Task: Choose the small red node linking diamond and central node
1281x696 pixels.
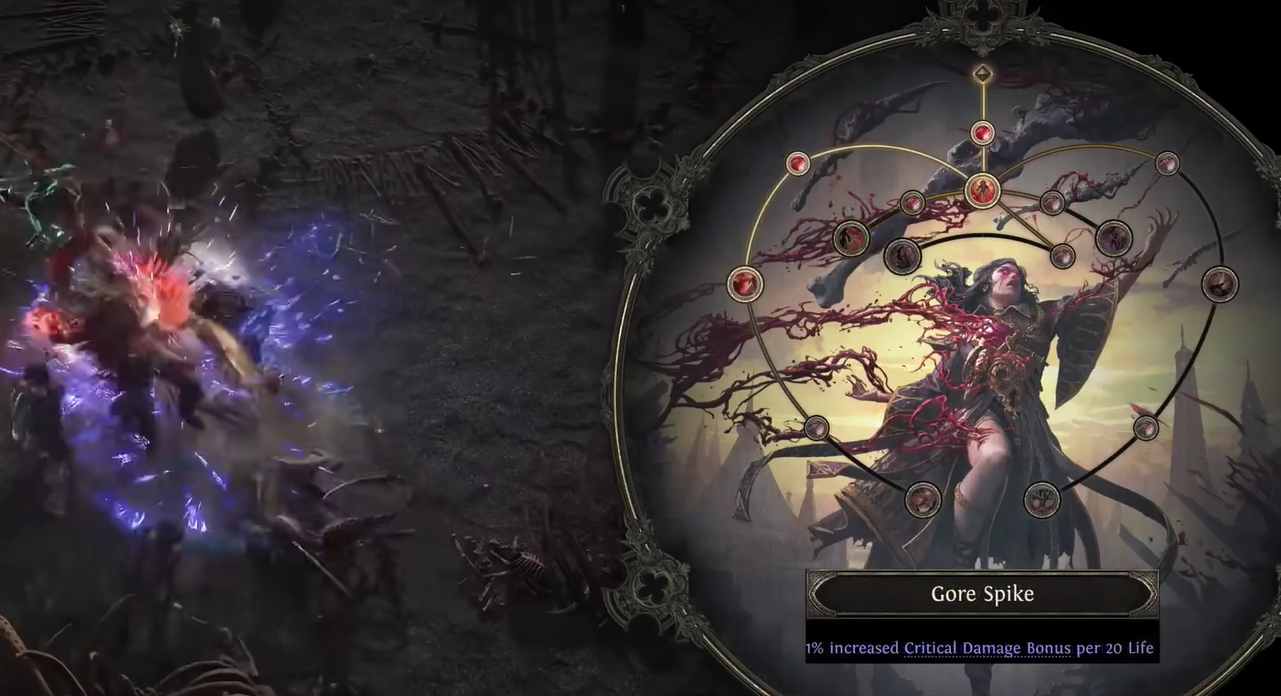Action: point(983,133)
